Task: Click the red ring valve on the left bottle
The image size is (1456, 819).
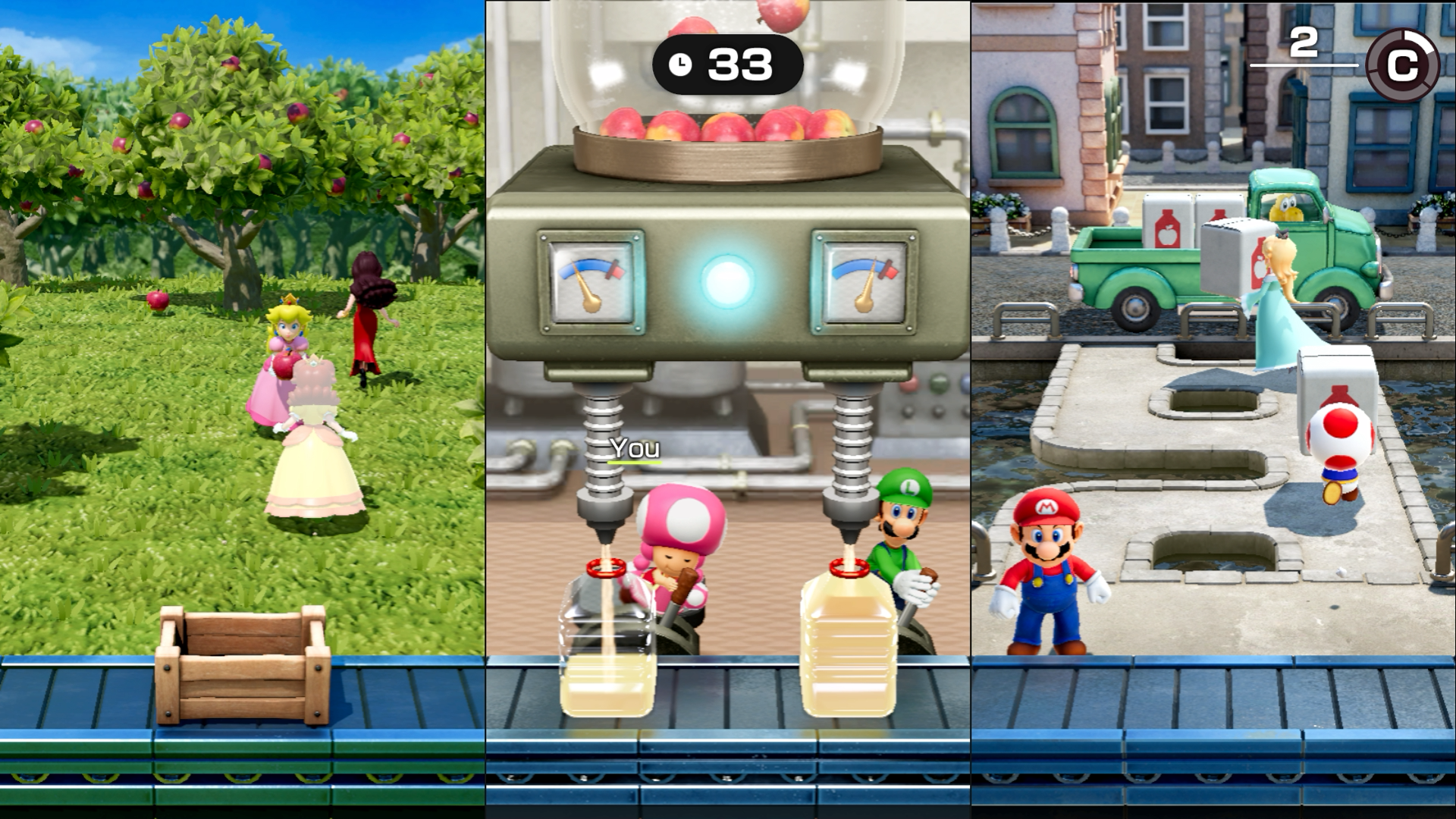Action: (607, 567)
